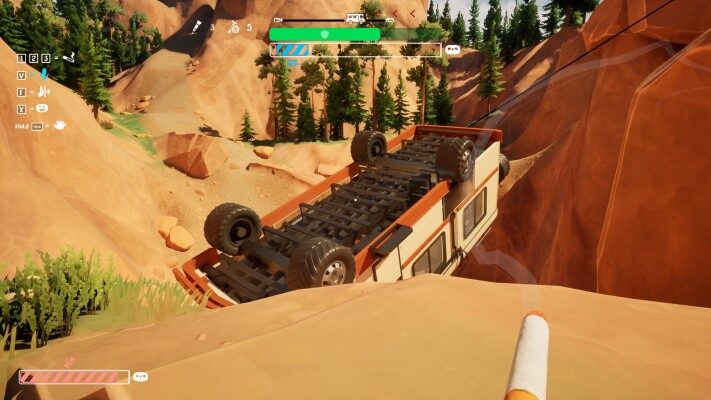The image size is (711, 400).
Task: Click the waving hand icon
Action: coord(59,125)
